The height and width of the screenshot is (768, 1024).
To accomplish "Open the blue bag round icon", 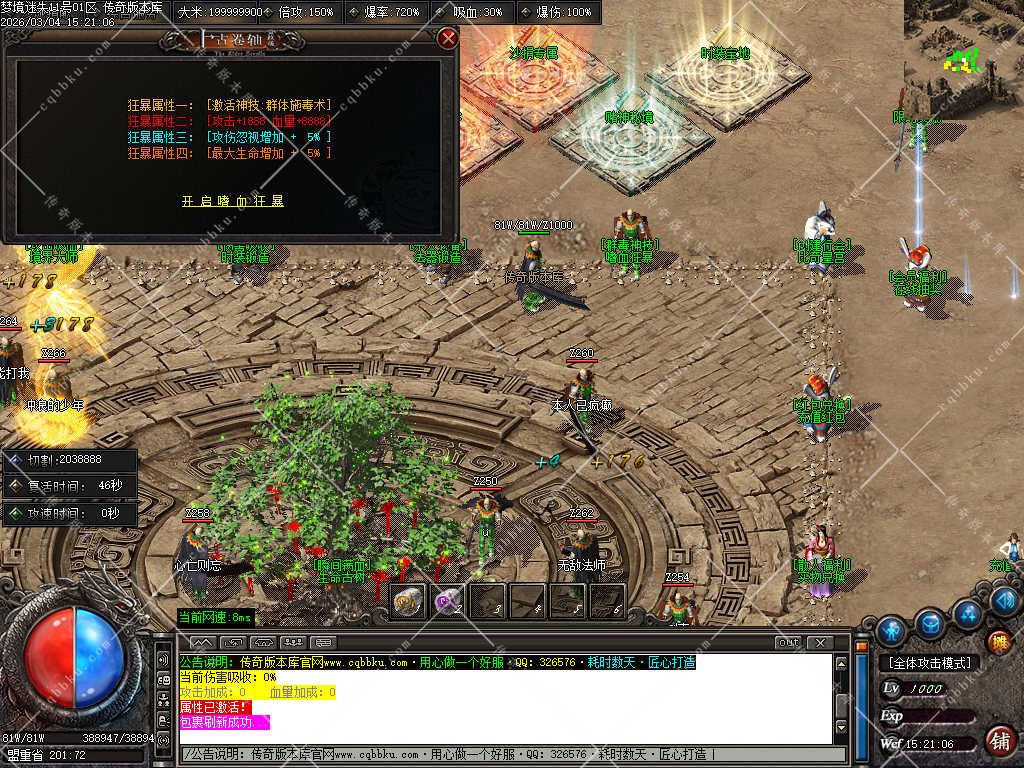I will (x=930, y=623).
